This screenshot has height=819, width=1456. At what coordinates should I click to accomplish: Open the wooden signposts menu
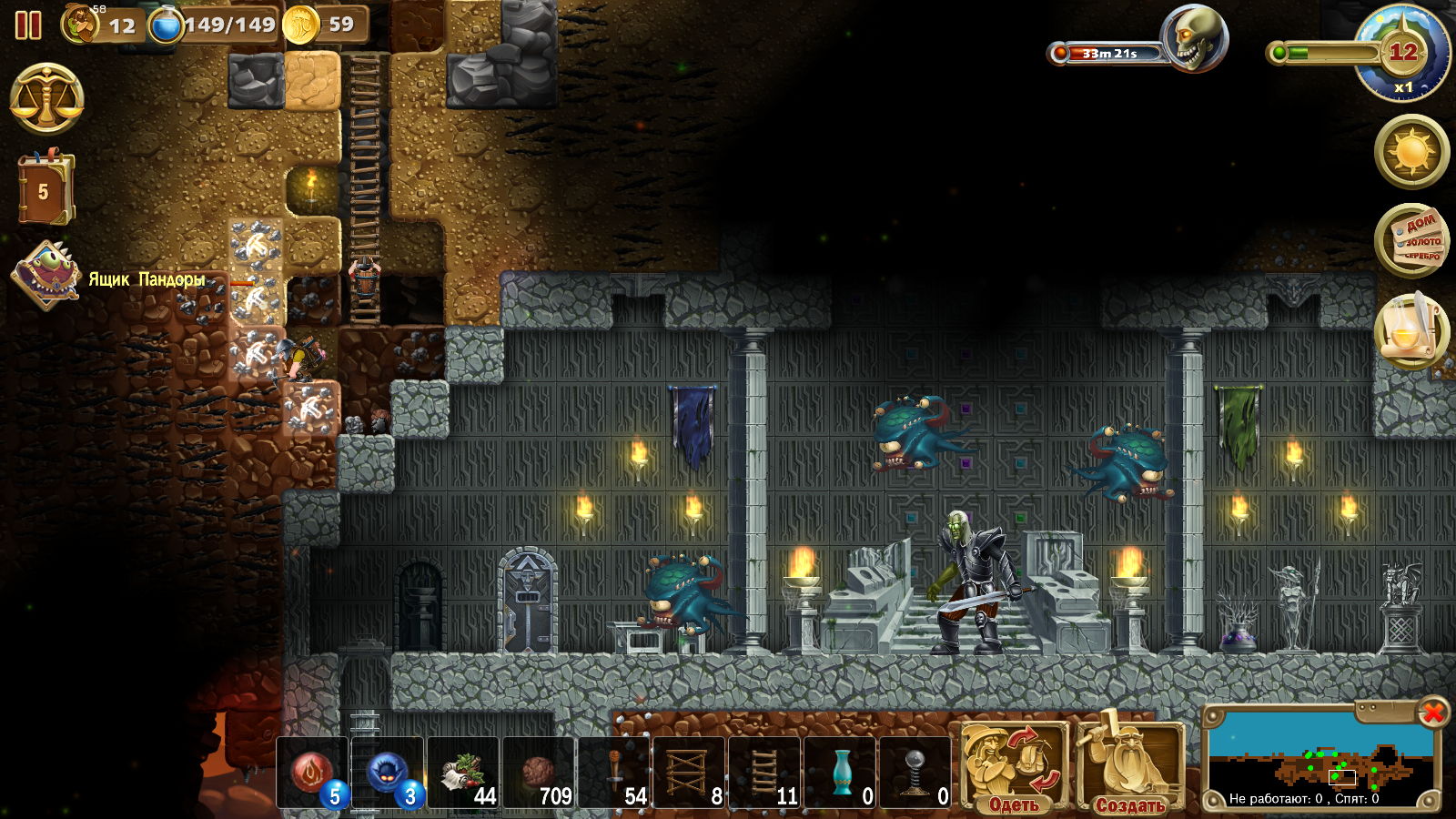1411,240
